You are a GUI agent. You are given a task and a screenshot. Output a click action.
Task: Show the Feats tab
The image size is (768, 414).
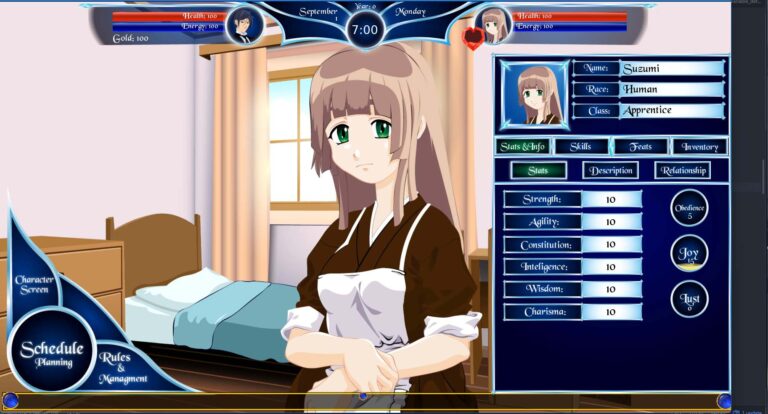(x=641, y=147)
